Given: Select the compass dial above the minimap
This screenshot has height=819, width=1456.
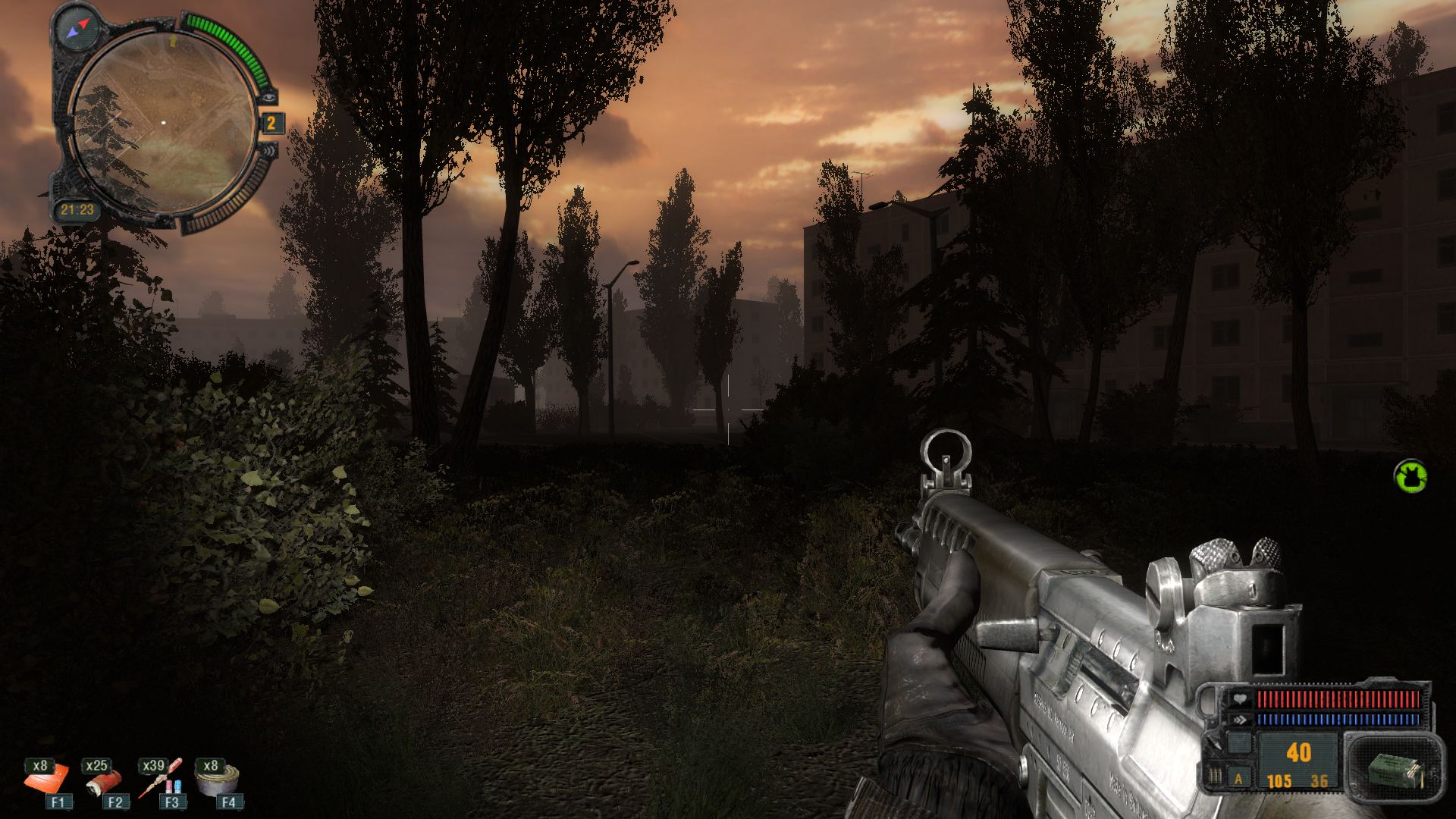Looking at the screenshot, I should (x=78, y=27).
